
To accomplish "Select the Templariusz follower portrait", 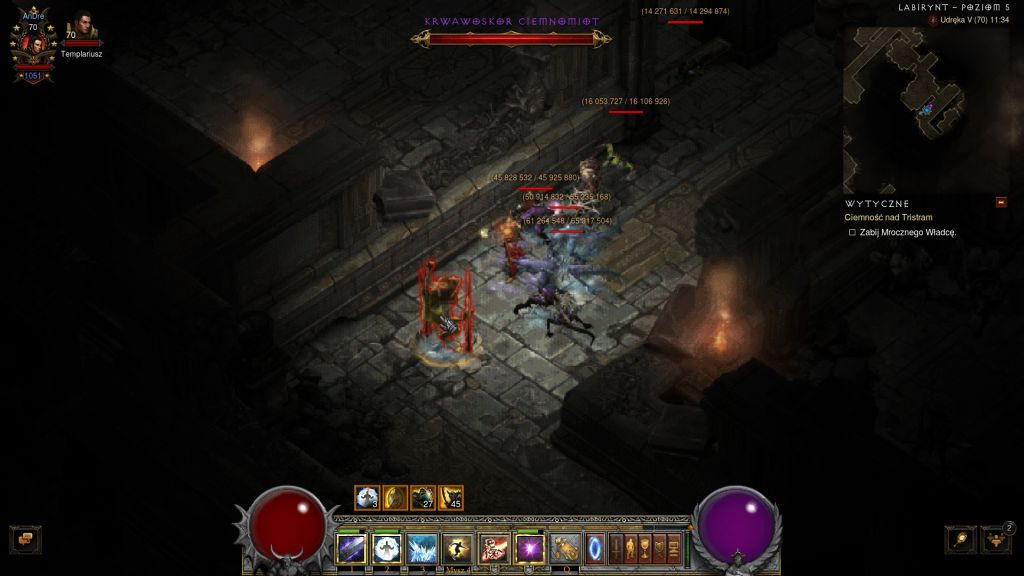I will tap(81, 27).
